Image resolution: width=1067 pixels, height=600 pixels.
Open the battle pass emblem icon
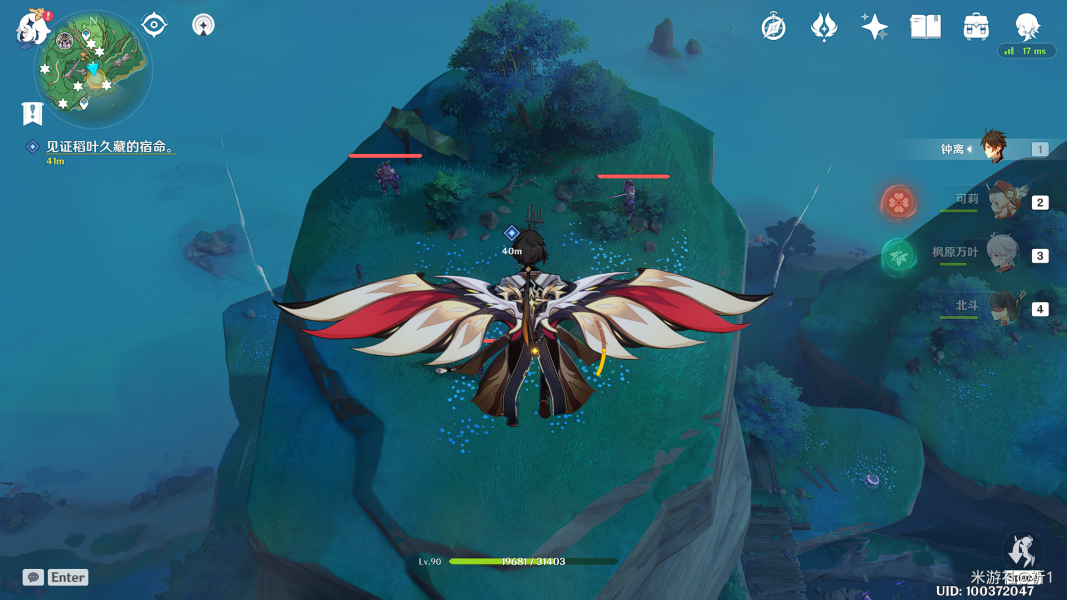pyautogui.click(x=823, y=27)
